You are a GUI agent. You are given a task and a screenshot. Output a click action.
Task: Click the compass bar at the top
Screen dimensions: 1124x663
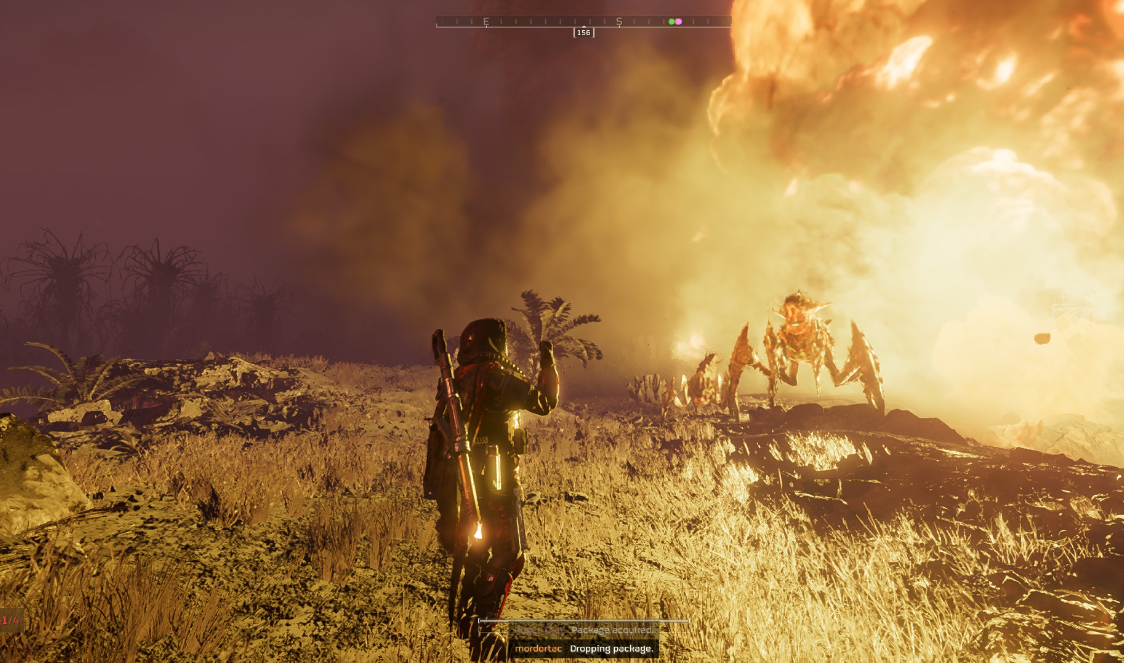click(x=583, y=21)
